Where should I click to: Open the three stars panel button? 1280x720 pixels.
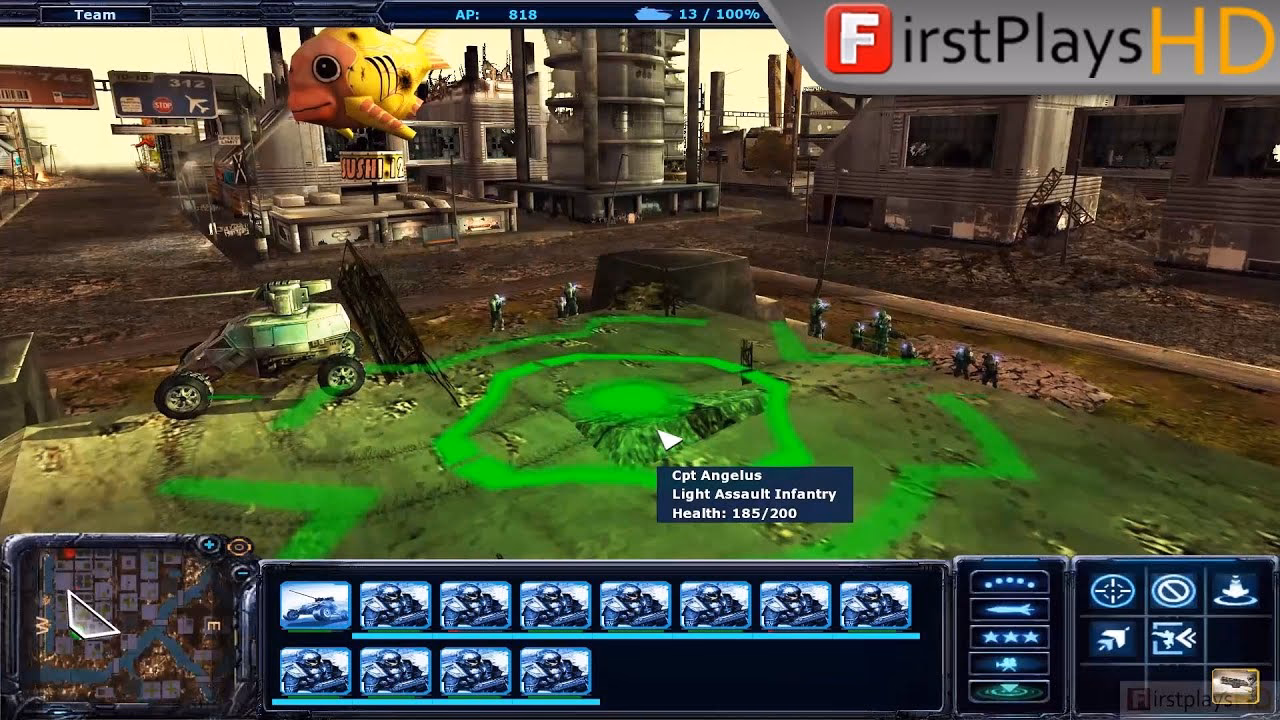(1009, 637)
